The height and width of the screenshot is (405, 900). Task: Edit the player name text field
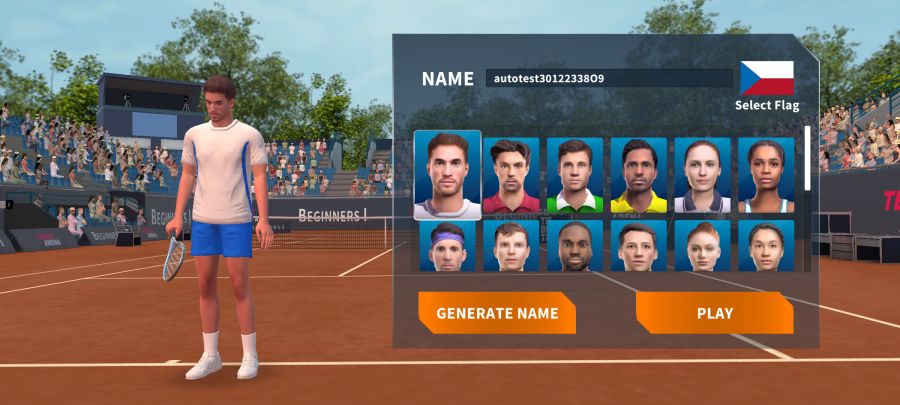tap(609, 78)
